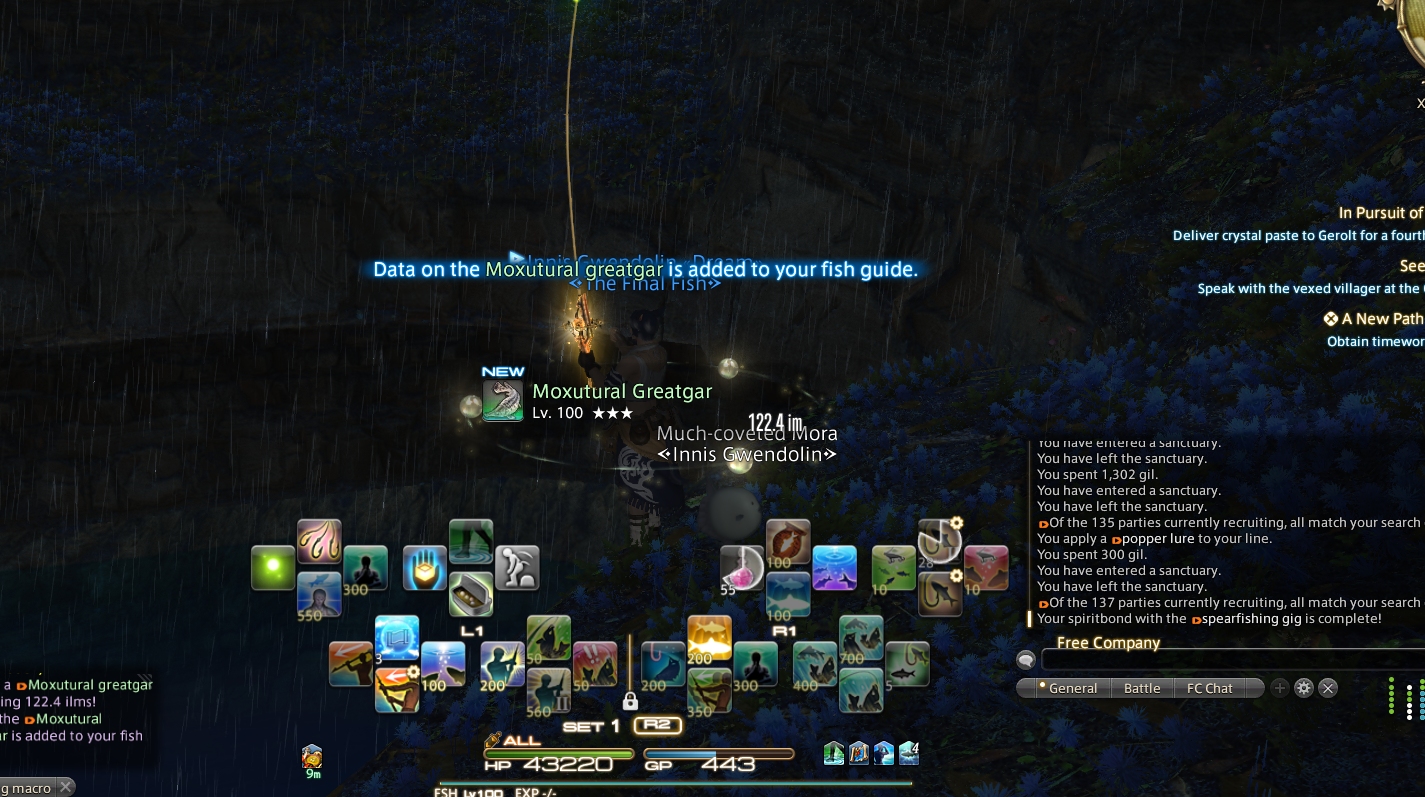The width and height of the screenshot is (1425, 797).
Task: Activate the glowing green orb action
Action: (x=273, y=568)
